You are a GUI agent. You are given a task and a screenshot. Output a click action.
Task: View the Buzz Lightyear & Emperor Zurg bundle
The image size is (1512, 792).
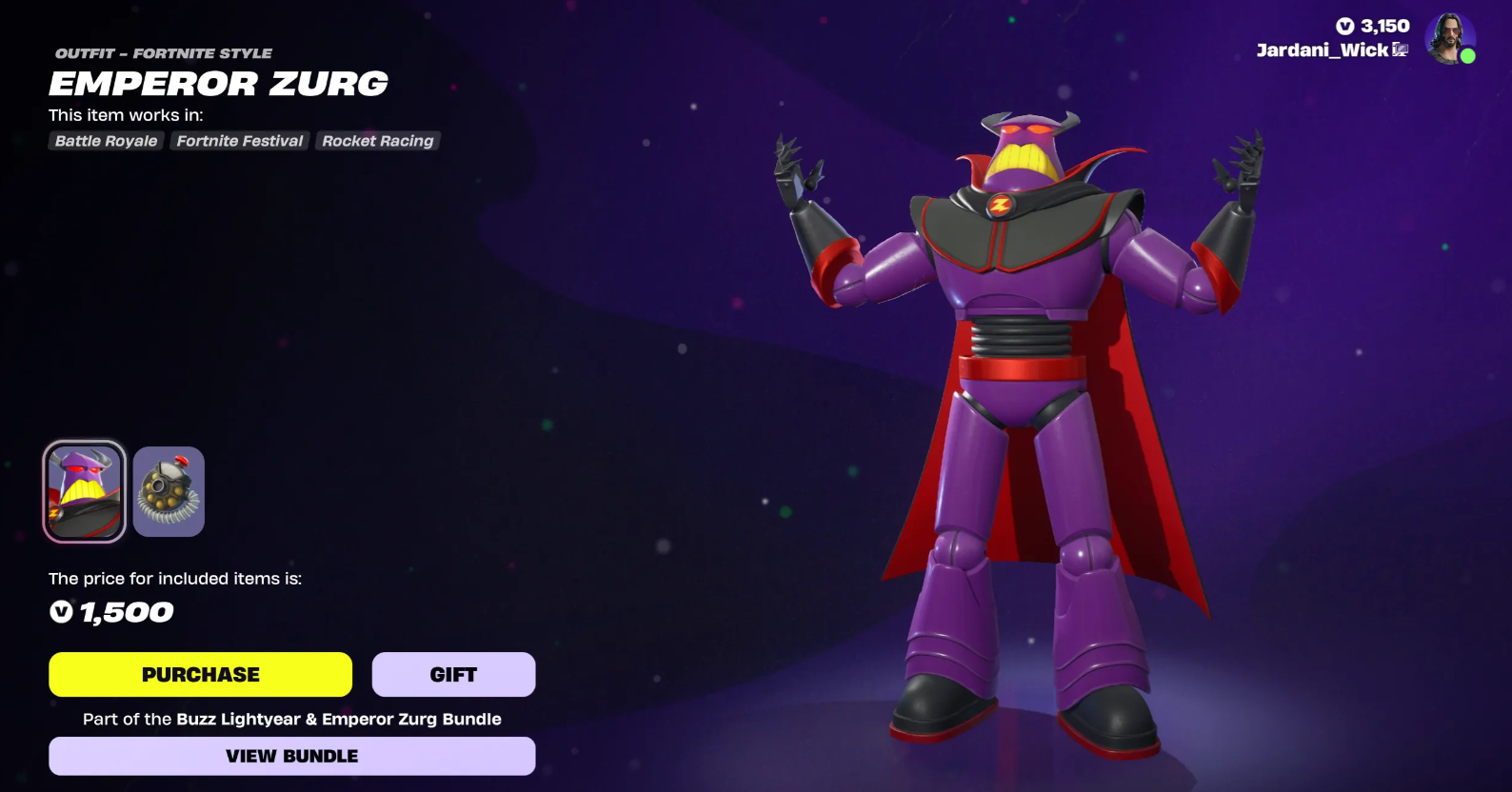pyautogui.click(x=291, y=756)
